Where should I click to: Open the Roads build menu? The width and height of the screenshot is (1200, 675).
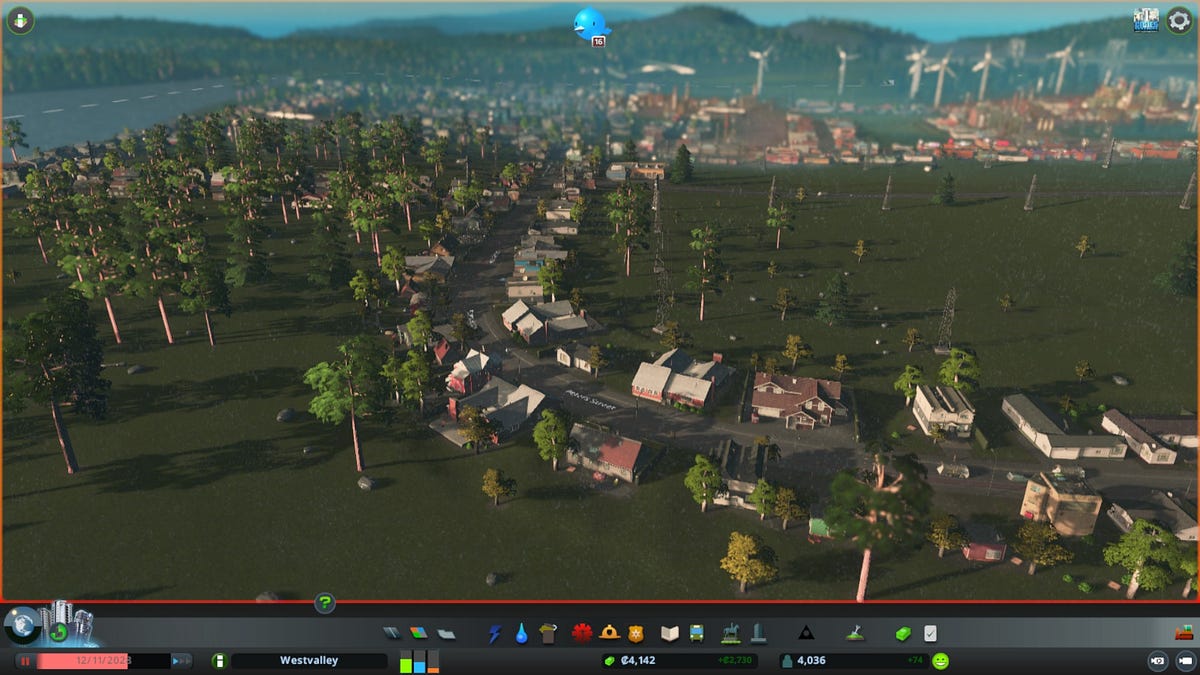coord(392,633)
